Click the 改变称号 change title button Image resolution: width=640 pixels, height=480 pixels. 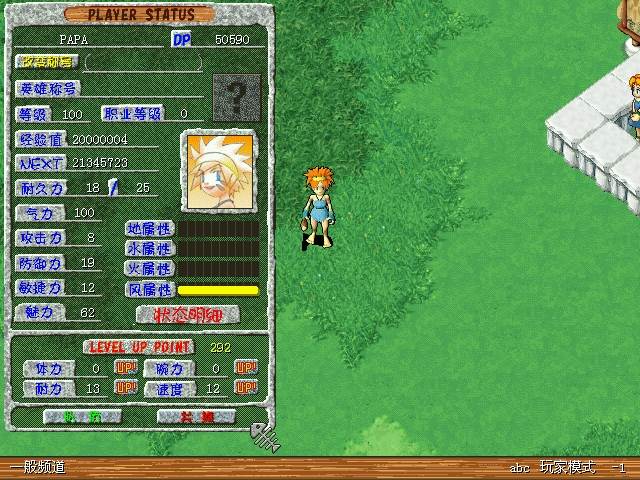click(47, 62)
